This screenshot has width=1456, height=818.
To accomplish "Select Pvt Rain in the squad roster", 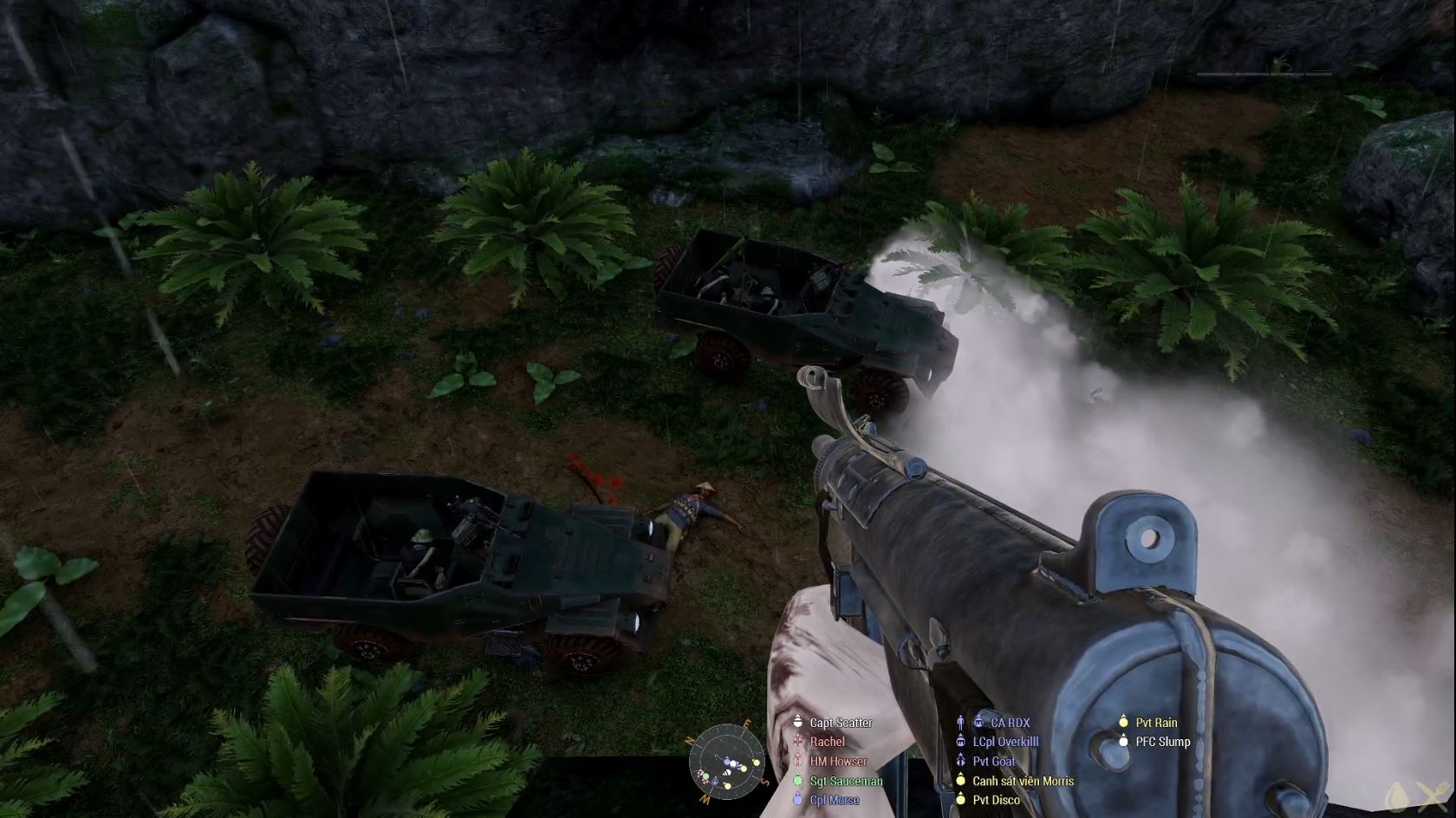I will click(x=1156, y=723).
